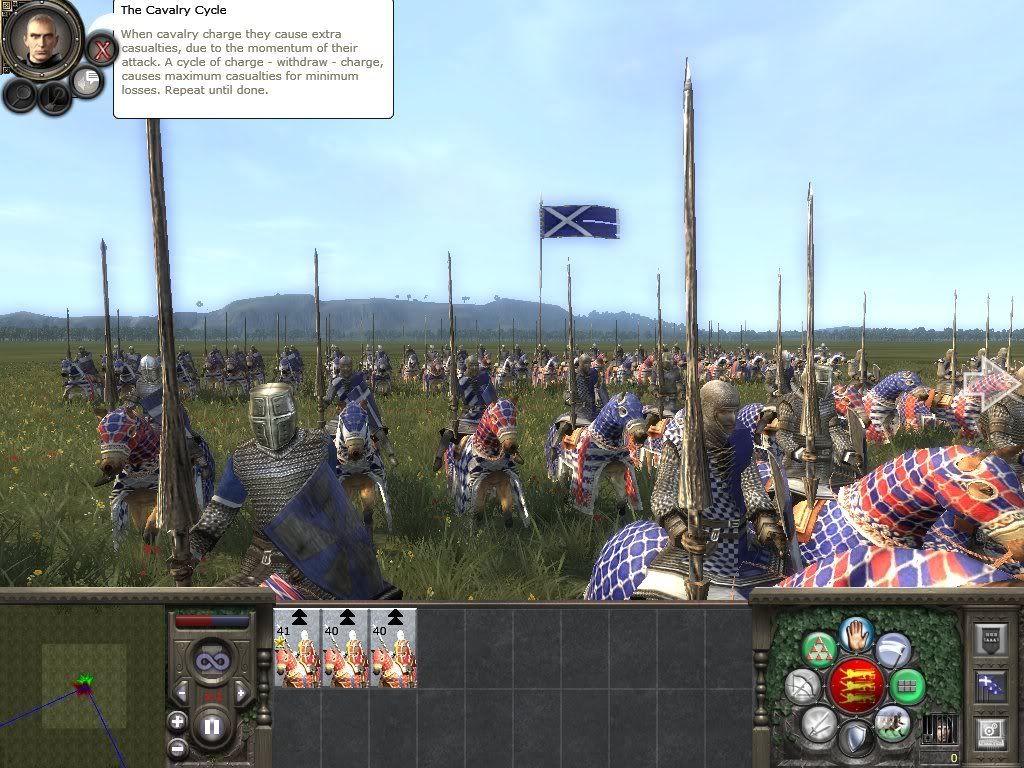The width and height of the screenshot is (1024, 768).
Task: Close the Cavalry Cycle advice with red X
Action: [x=101, y=49]
